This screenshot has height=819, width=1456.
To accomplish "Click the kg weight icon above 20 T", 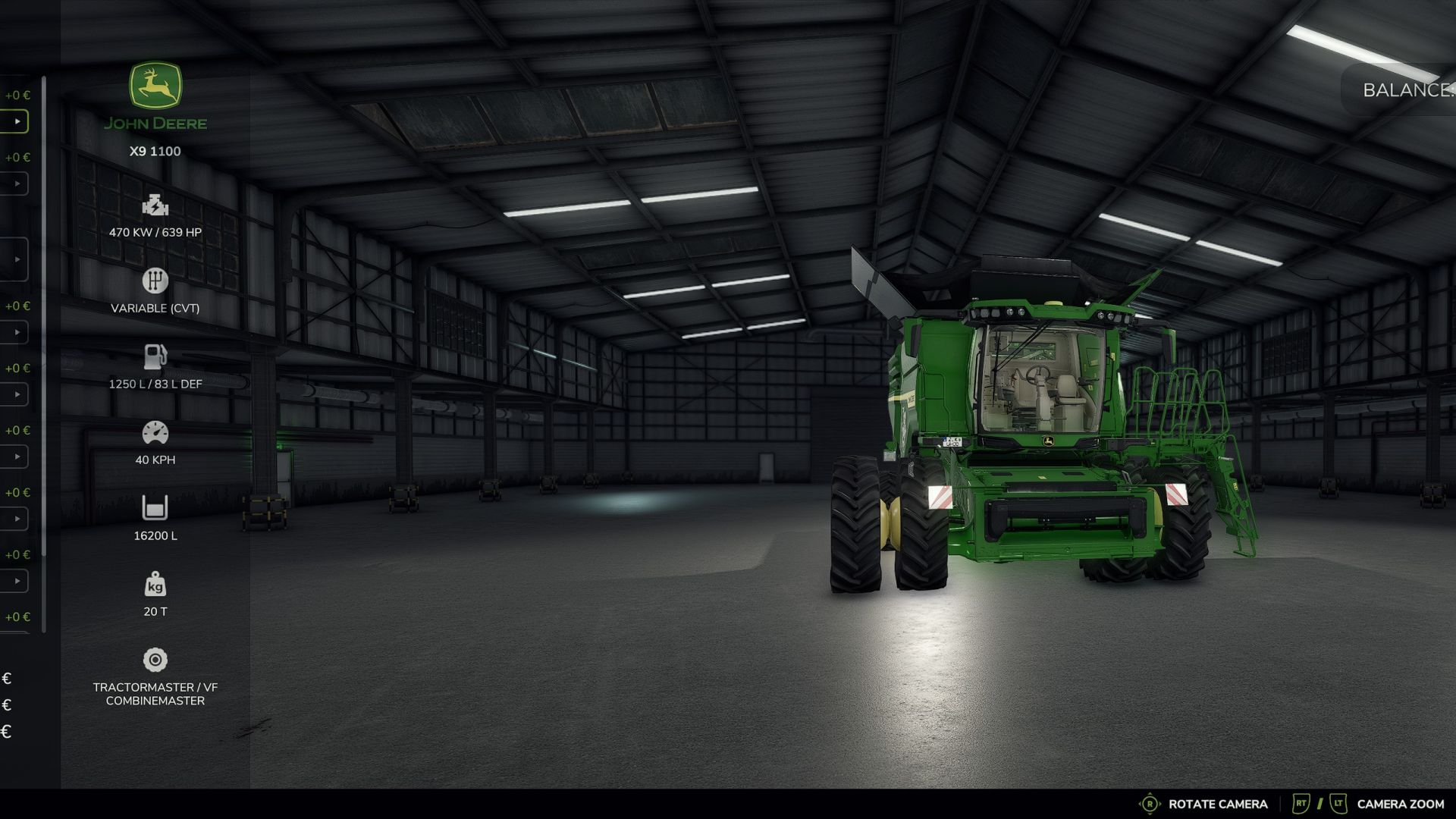I will tap(155, 582).
